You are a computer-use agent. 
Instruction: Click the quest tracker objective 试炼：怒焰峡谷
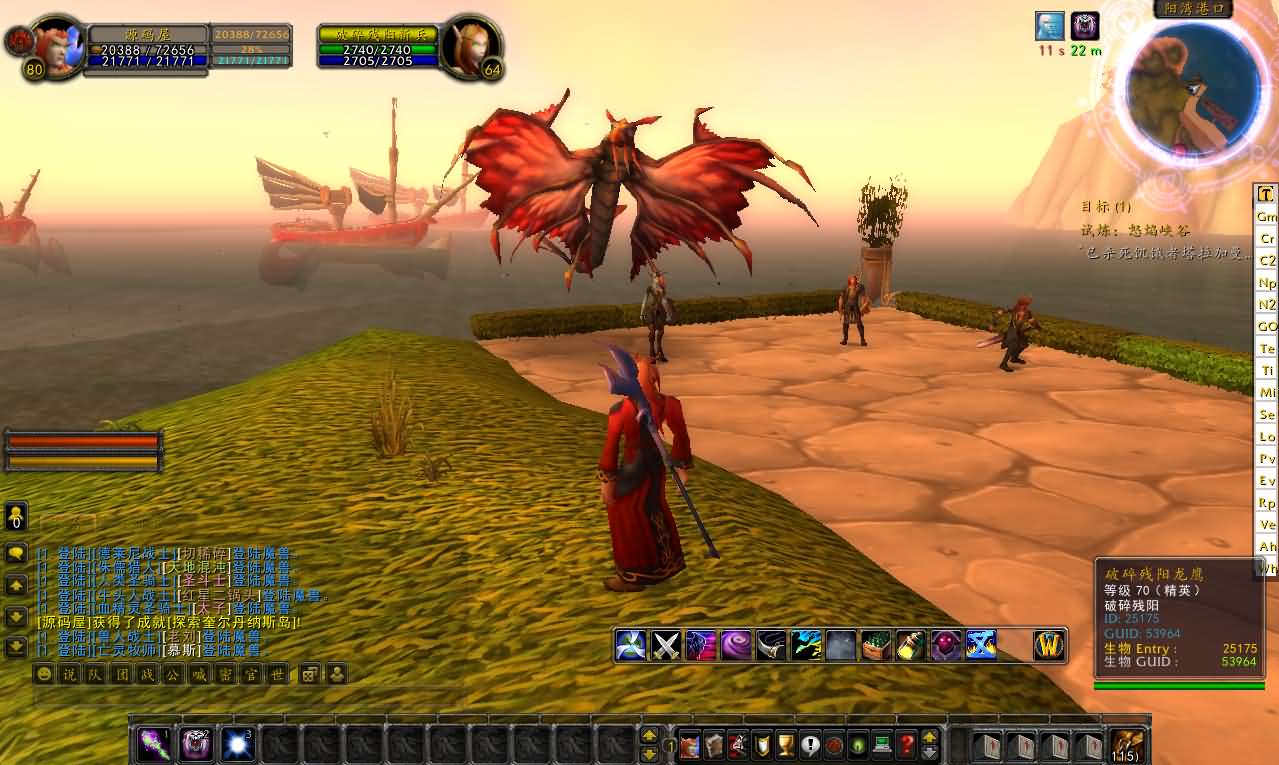click(x=1134, y=230)
